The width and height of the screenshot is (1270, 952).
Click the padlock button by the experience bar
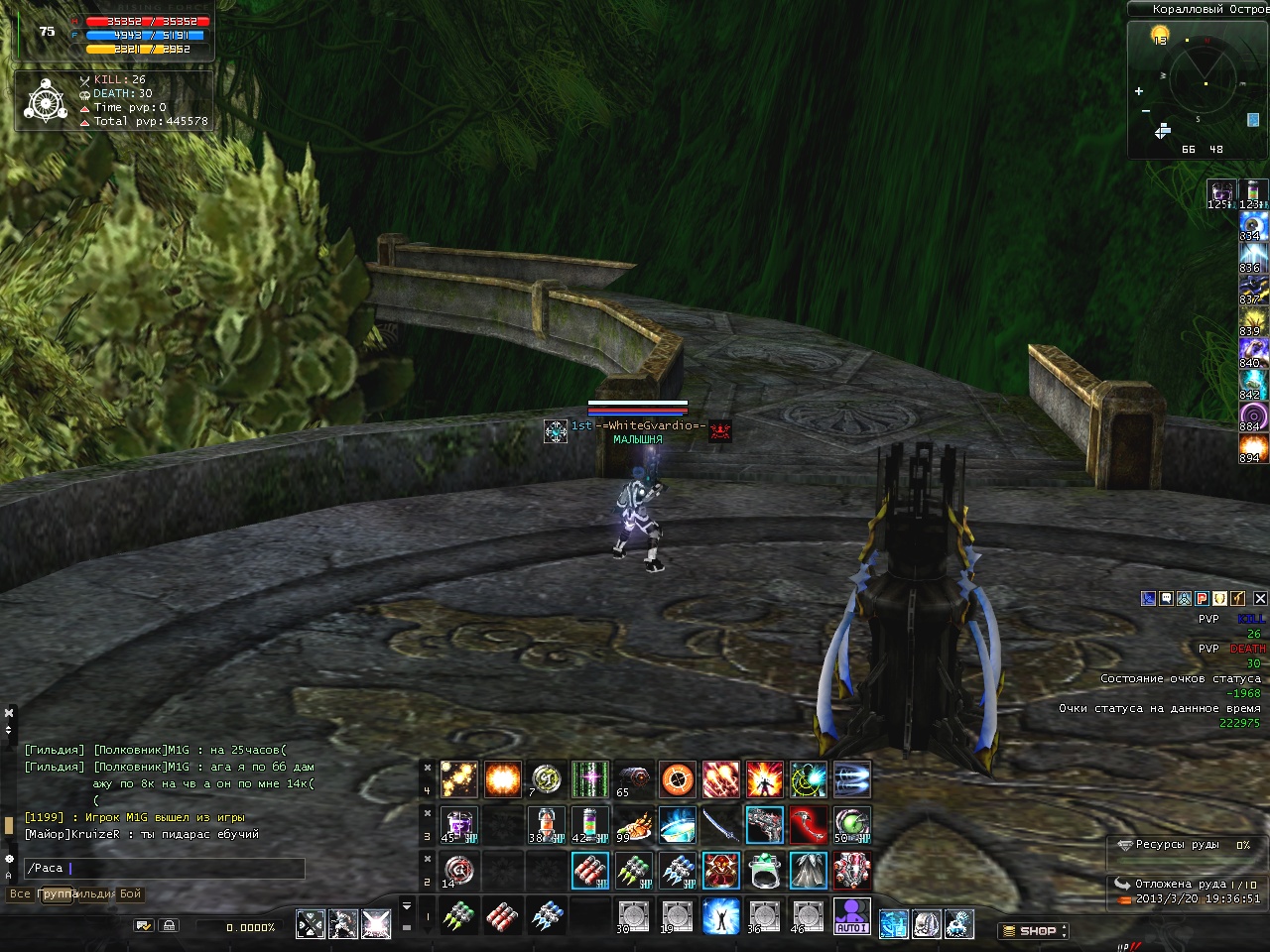(169, 926)
